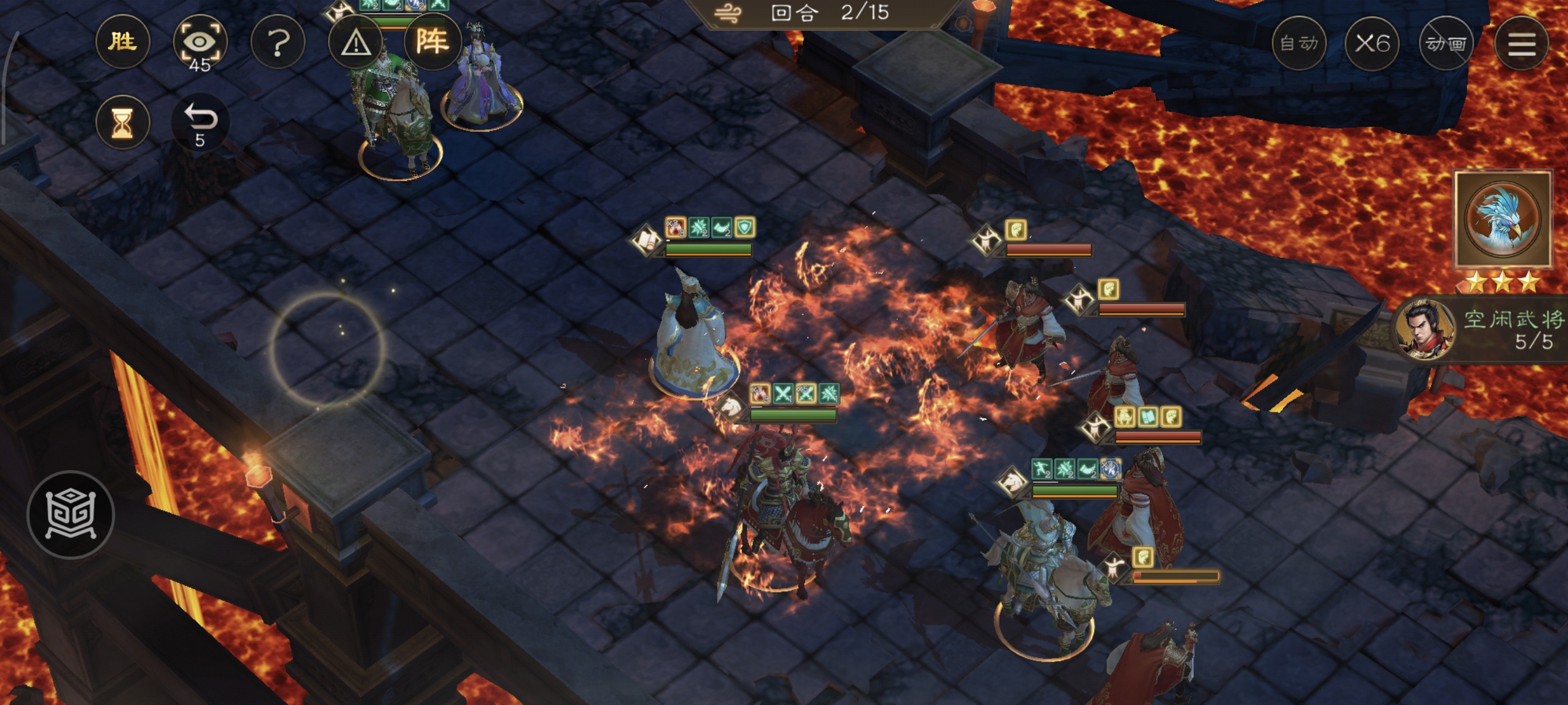1568x705 pixels.
Task: Open the 阵 formation button
Action: [432, 42]
